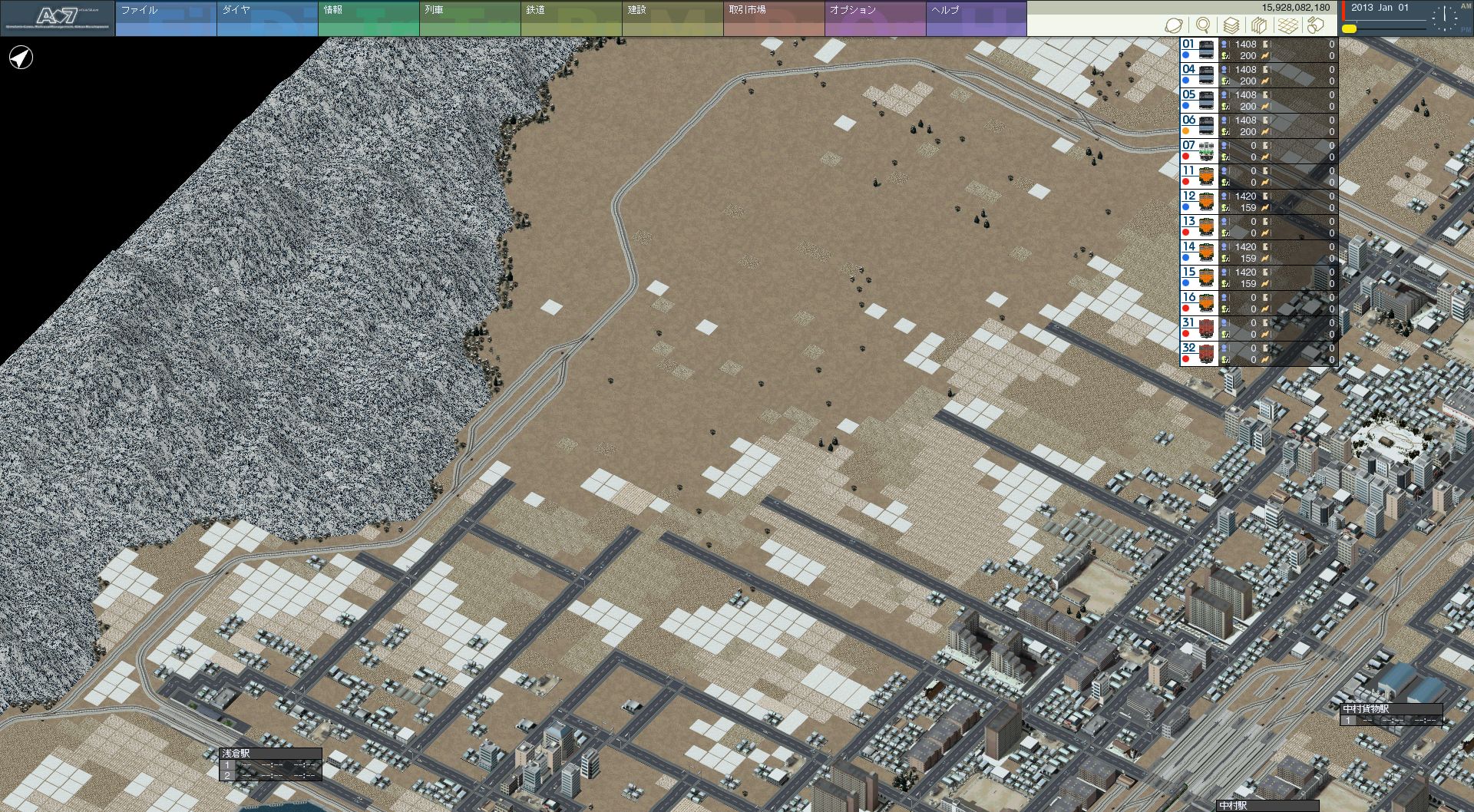Open the ヘルプ (Help) menu
The width and height of the screenshot is (1474, 812).
976,18
